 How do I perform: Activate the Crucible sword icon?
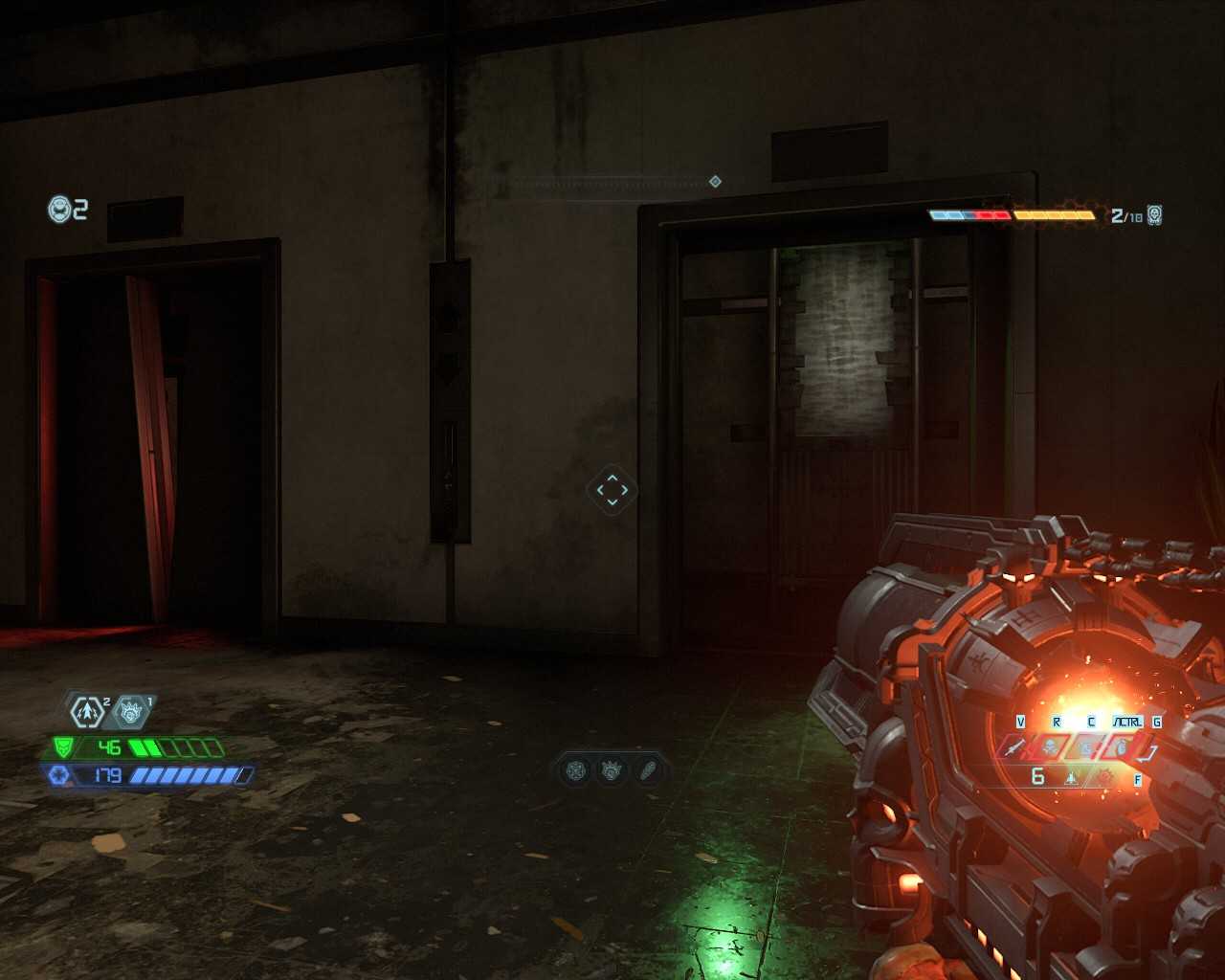1014,746
